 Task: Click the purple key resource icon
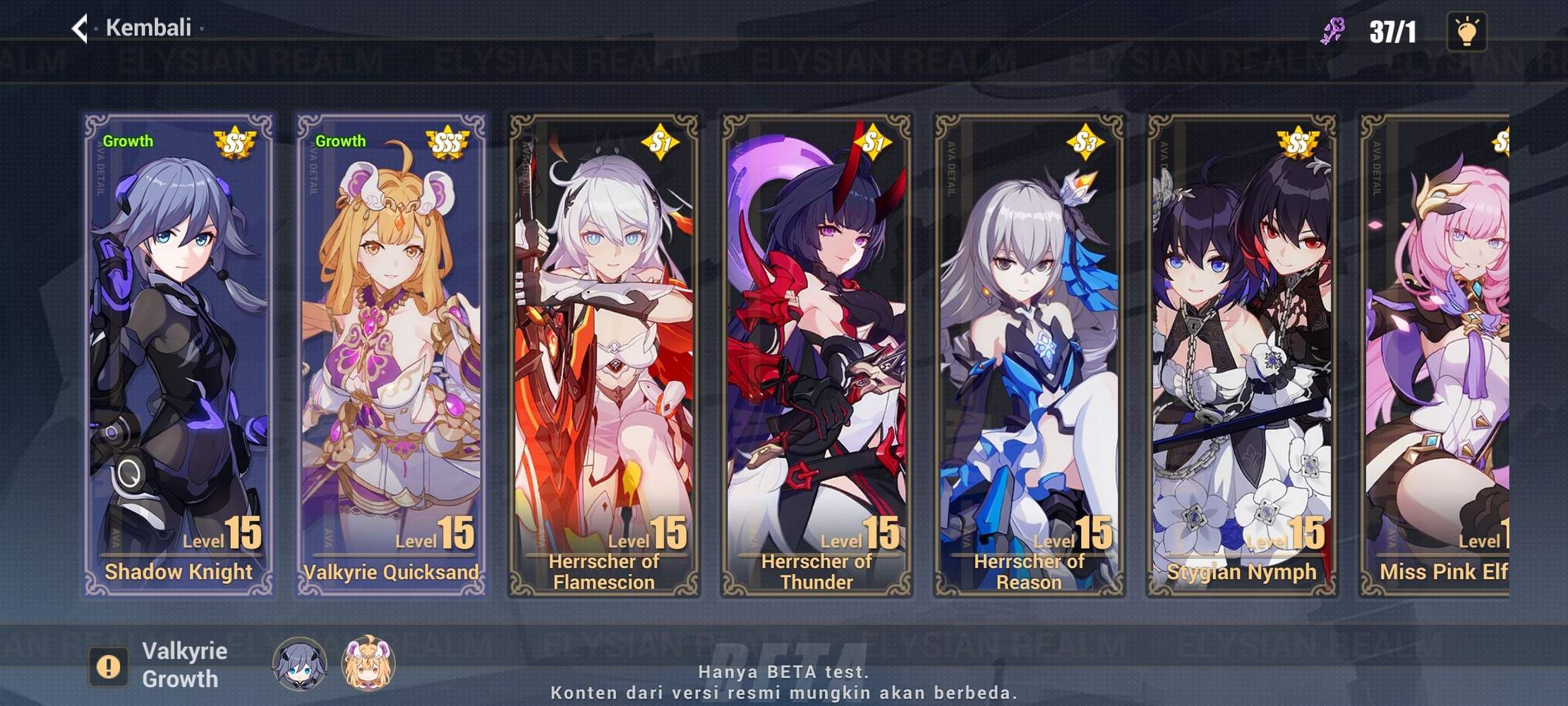[1332, 31]
